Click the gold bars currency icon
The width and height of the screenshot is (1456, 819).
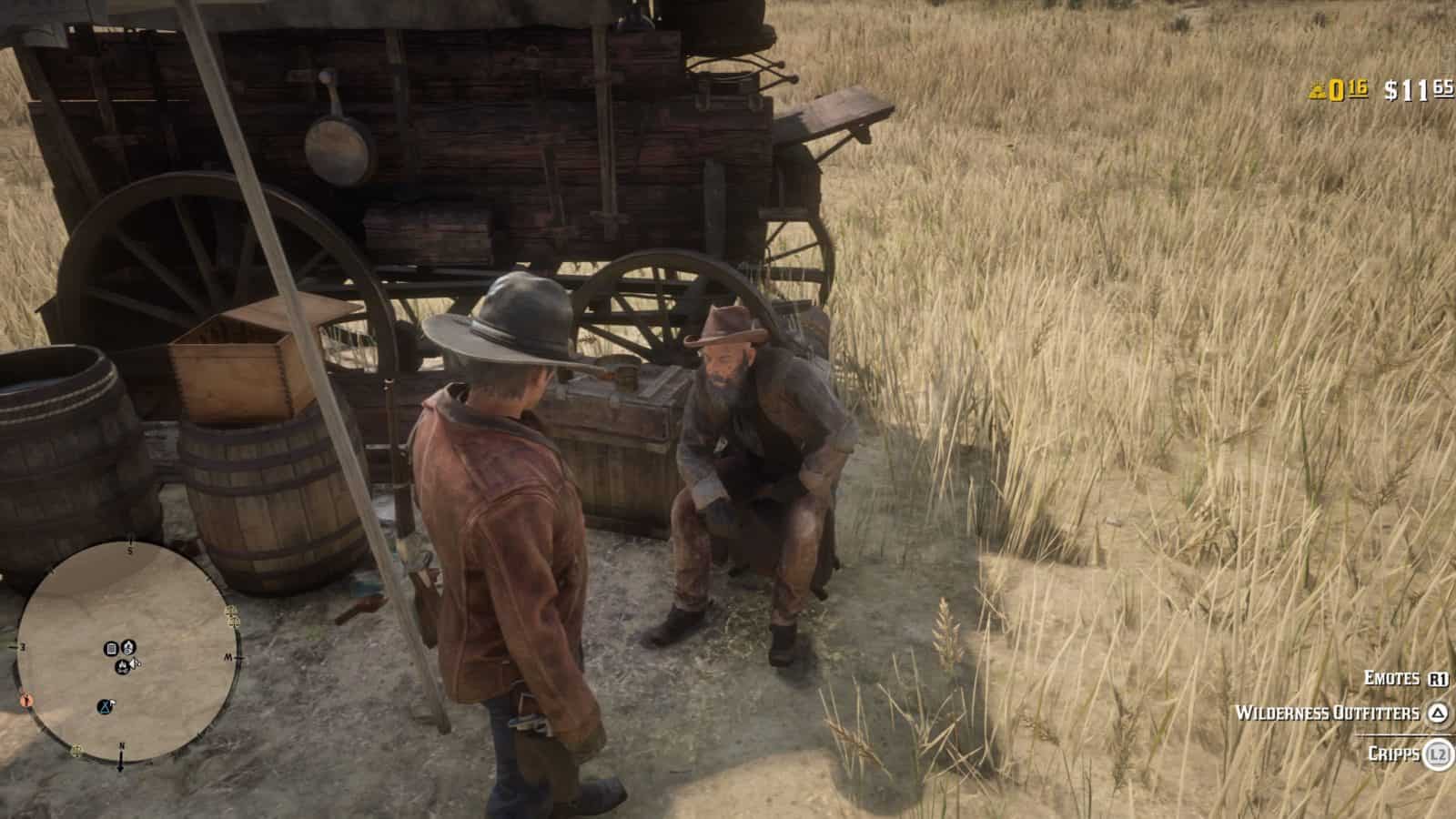point(1318,91)
